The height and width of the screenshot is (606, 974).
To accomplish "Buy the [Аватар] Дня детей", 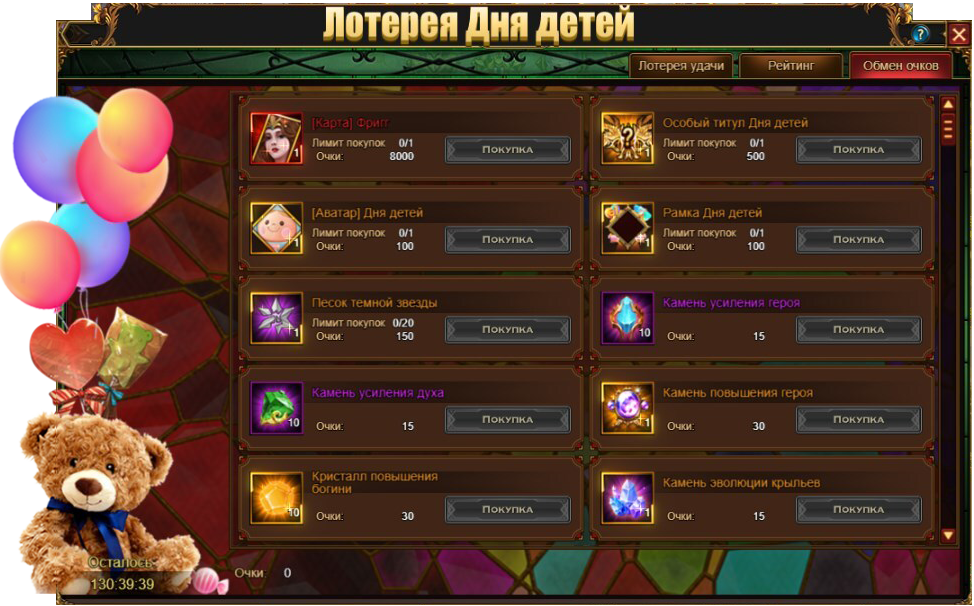I will 507,240.
